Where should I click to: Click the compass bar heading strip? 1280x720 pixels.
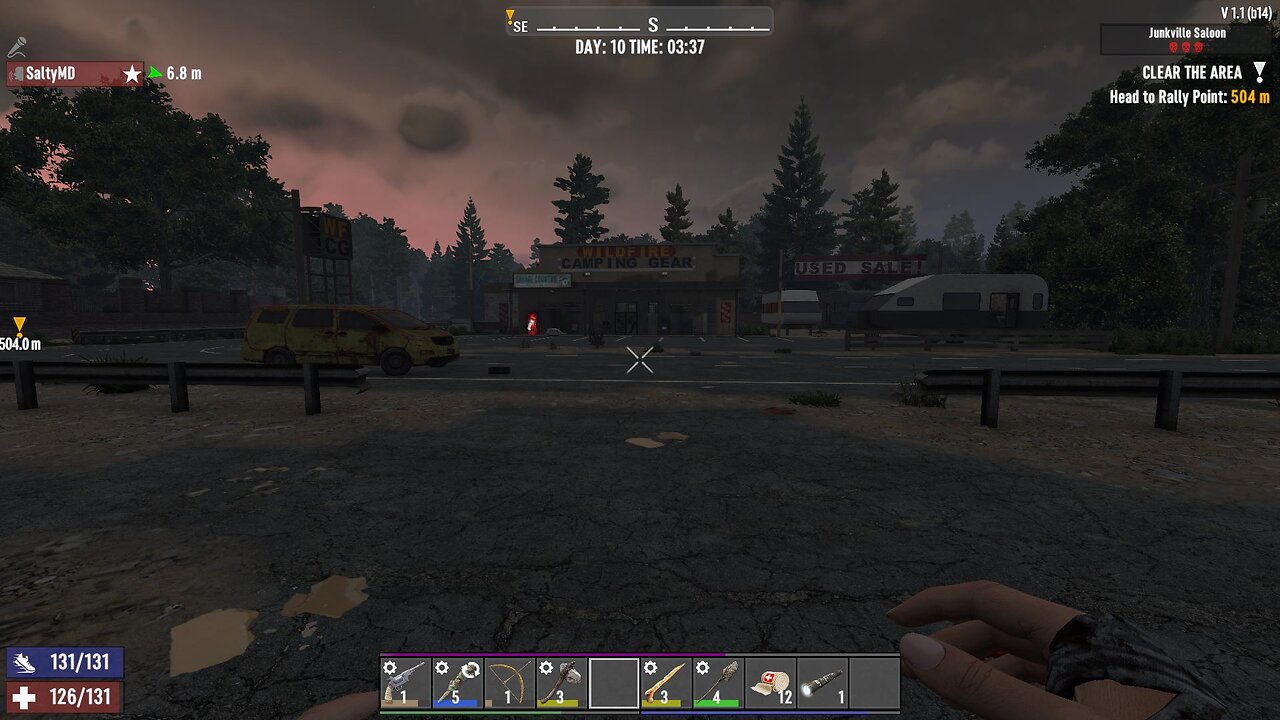[x=640, y=24]
